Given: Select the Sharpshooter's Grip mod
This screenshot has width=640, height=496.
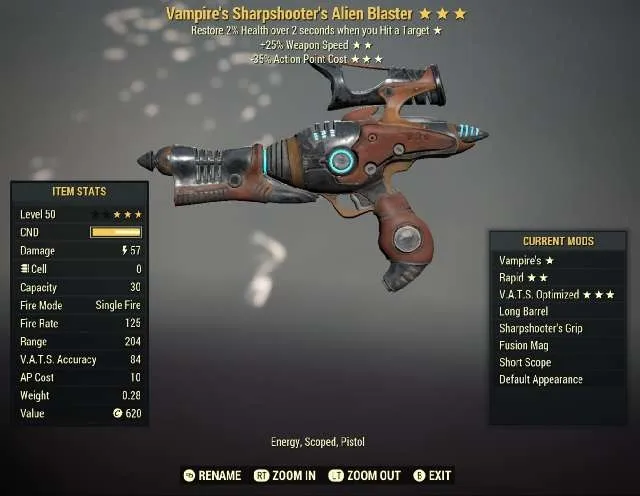Looking at the screenshot, I should pyautogui.click(x=541, y=328).
